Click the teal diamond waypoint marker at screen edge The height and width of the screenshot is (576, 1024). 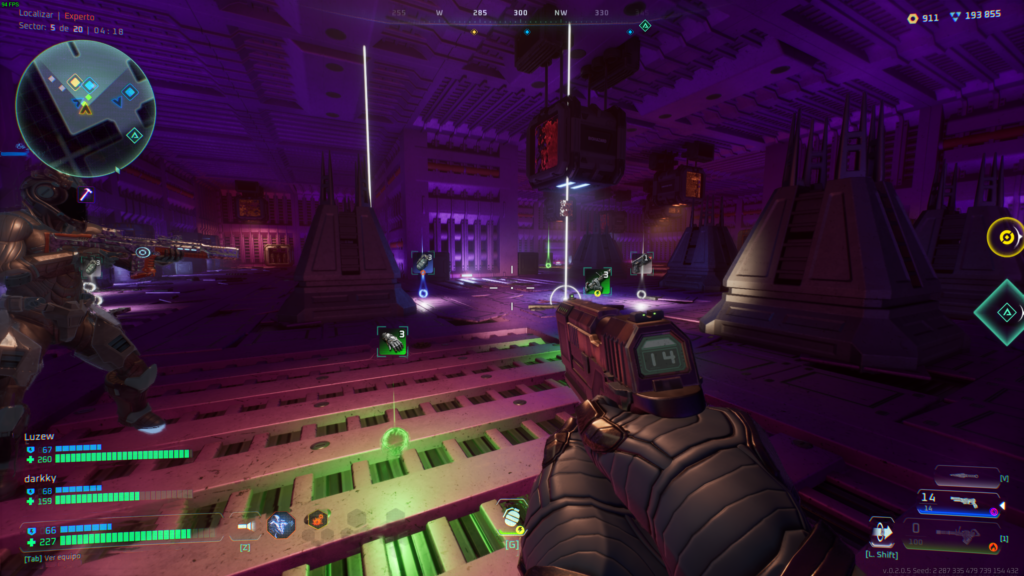(x=1004, y=312)
